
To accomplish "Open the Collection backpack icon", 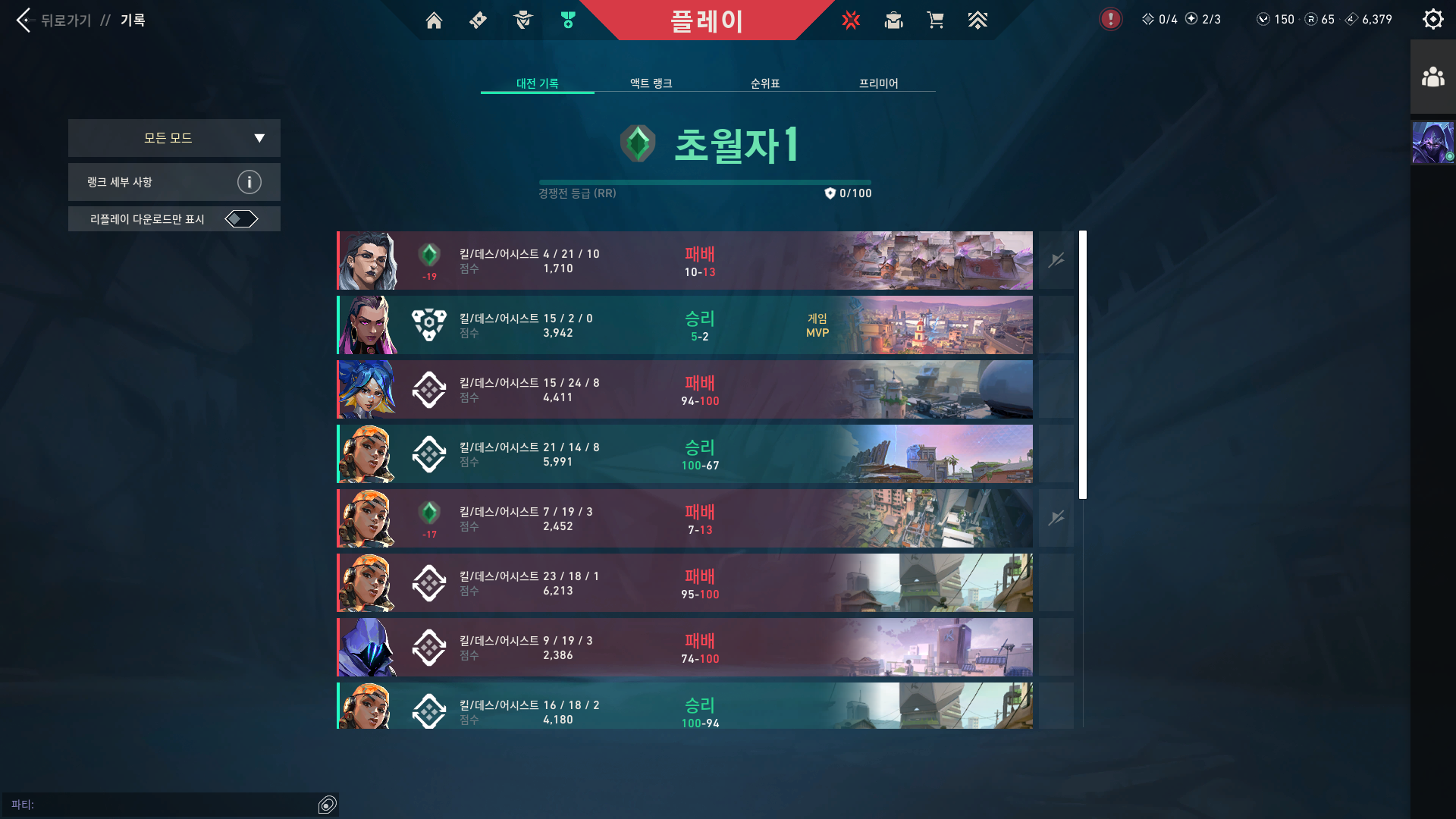I will (893, 20).
